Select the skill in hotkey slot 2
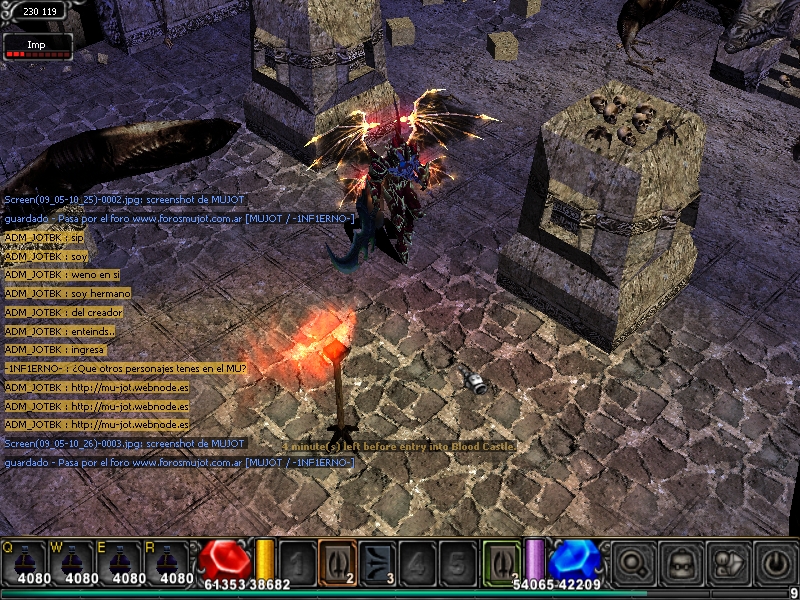 337,561
